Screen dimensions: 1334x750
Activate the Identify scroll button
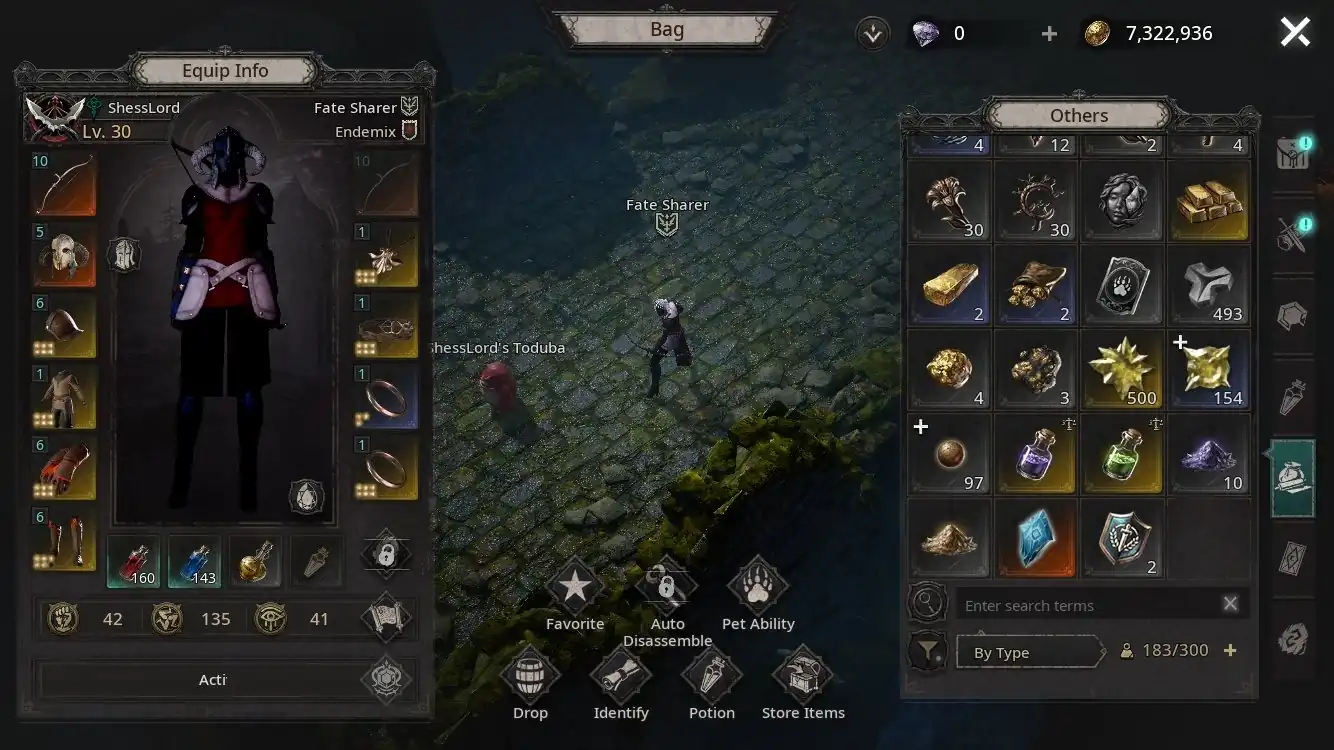621,677
